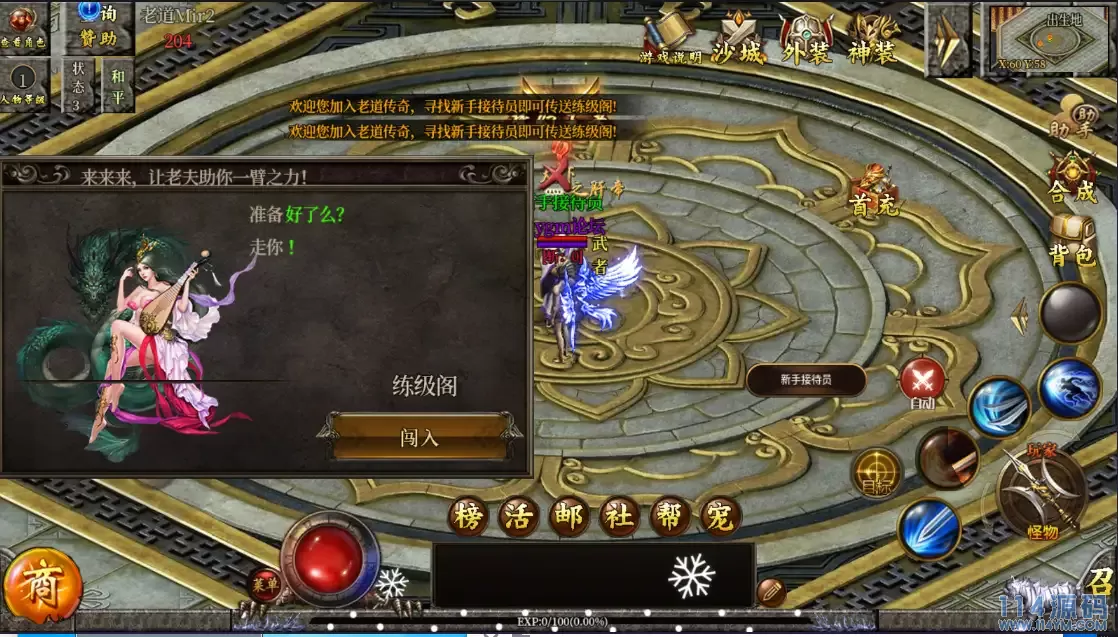Open the 商 shop orb
The width and height of the screenshot is (1118, 637).
click(x=43, y=587)
